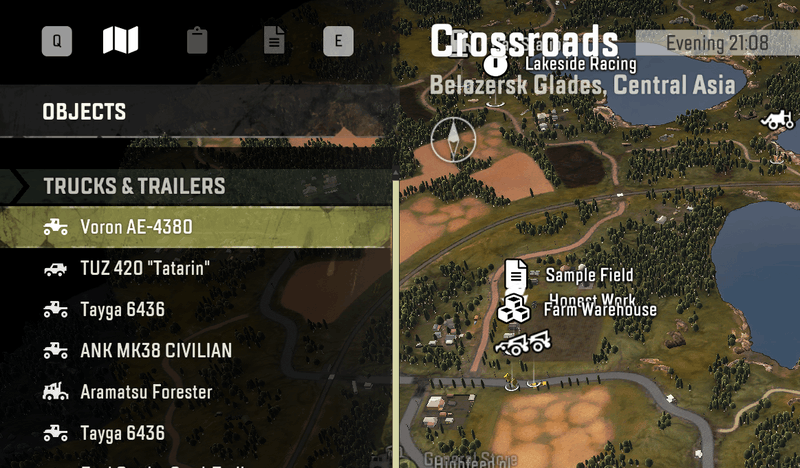Select the truck markers below Farm Warehouse

(523, 345)
